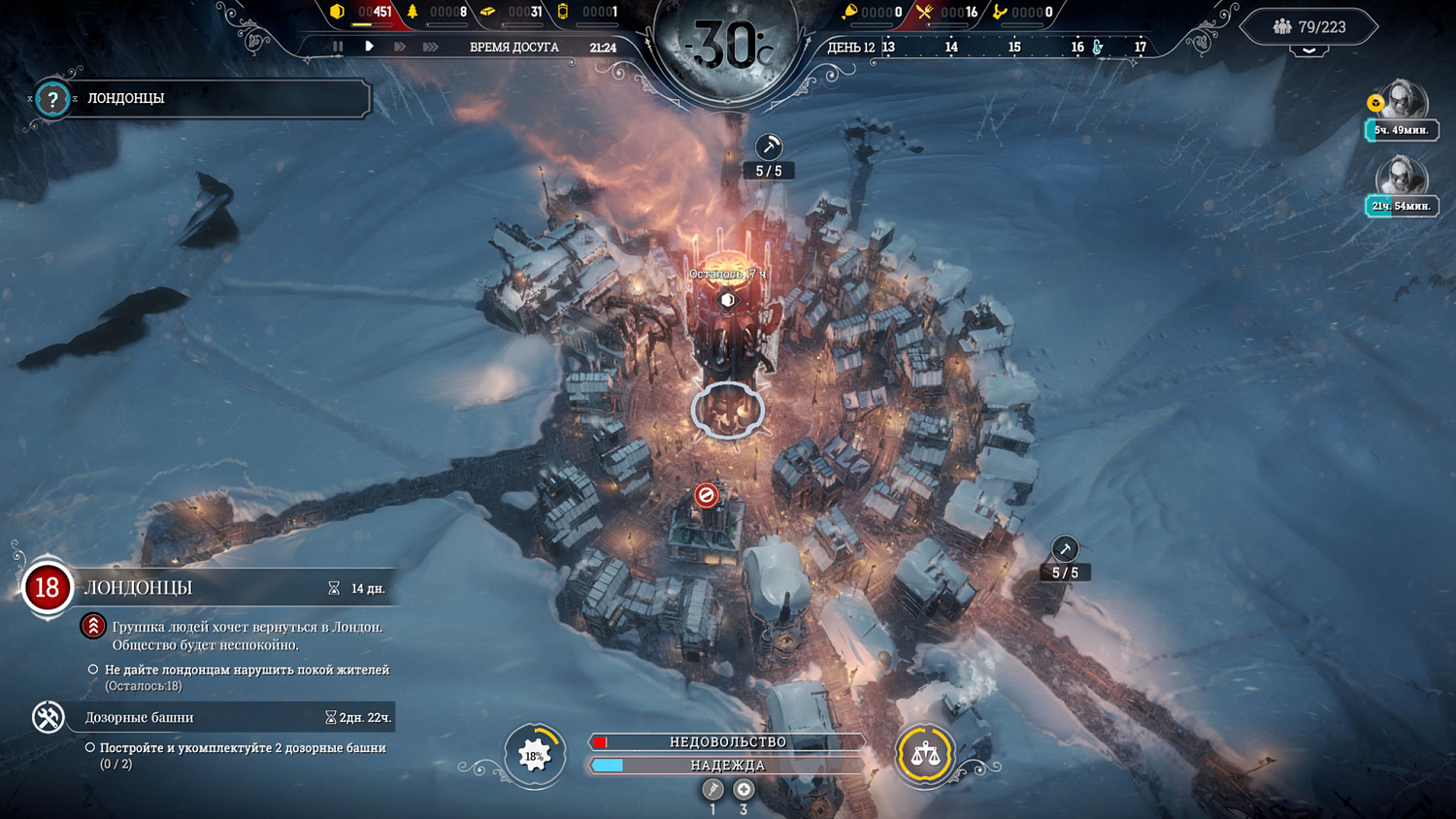Open the gravely ill icon showing 3
Viewport: 1456px width, 819px height.
[x=744, y=788]
